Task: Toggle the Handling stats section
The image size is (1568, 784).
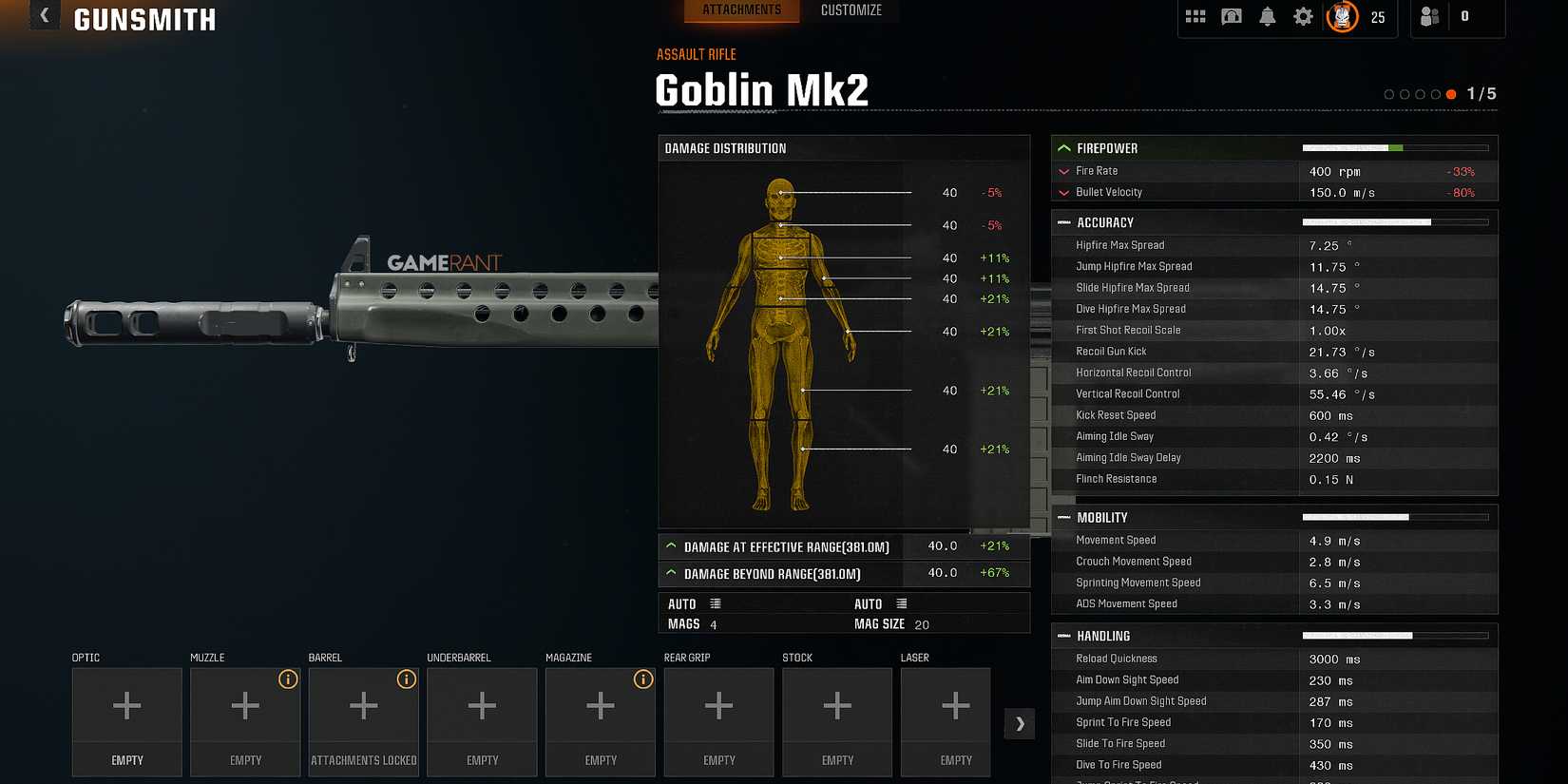Action: coord(1063,636)
